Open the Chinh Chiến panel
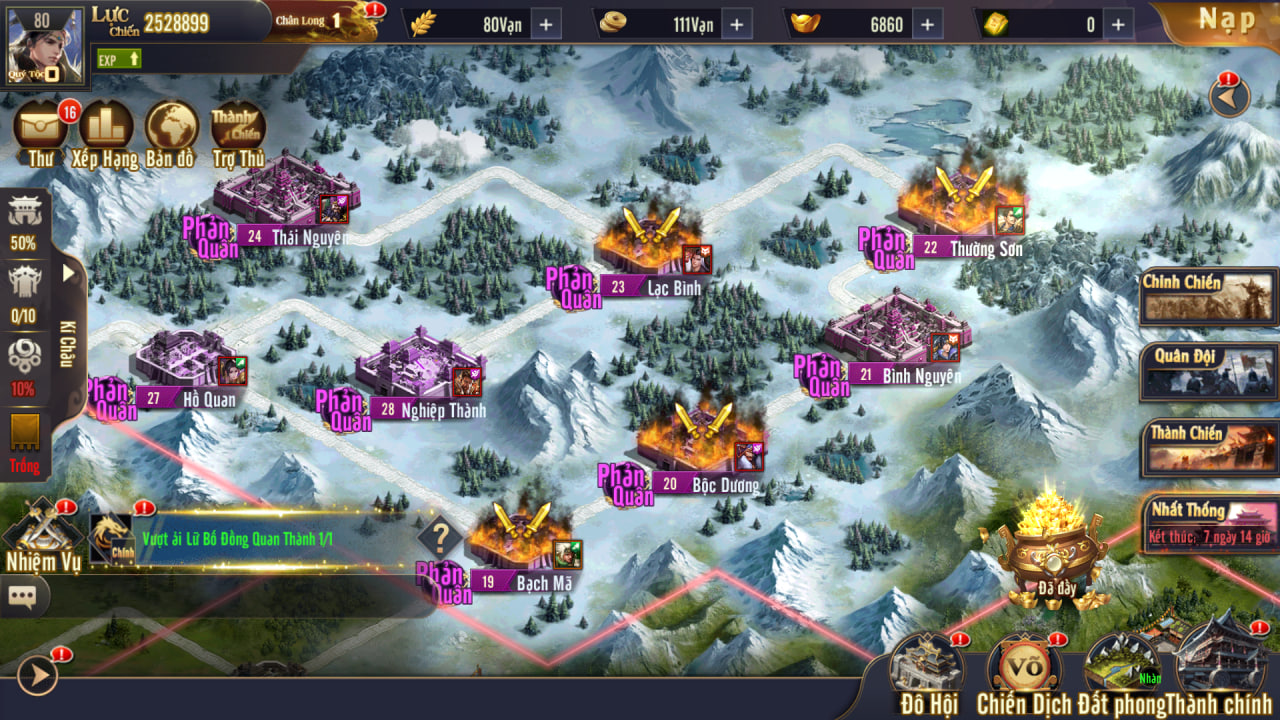The width and height of the screenshot is (1280, 720). pos(1209,296)
